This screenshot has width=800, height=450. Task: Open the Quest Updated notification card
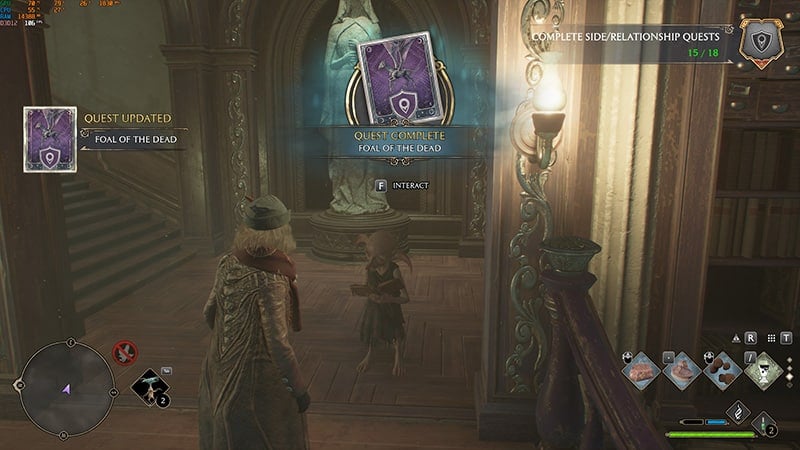50,139
